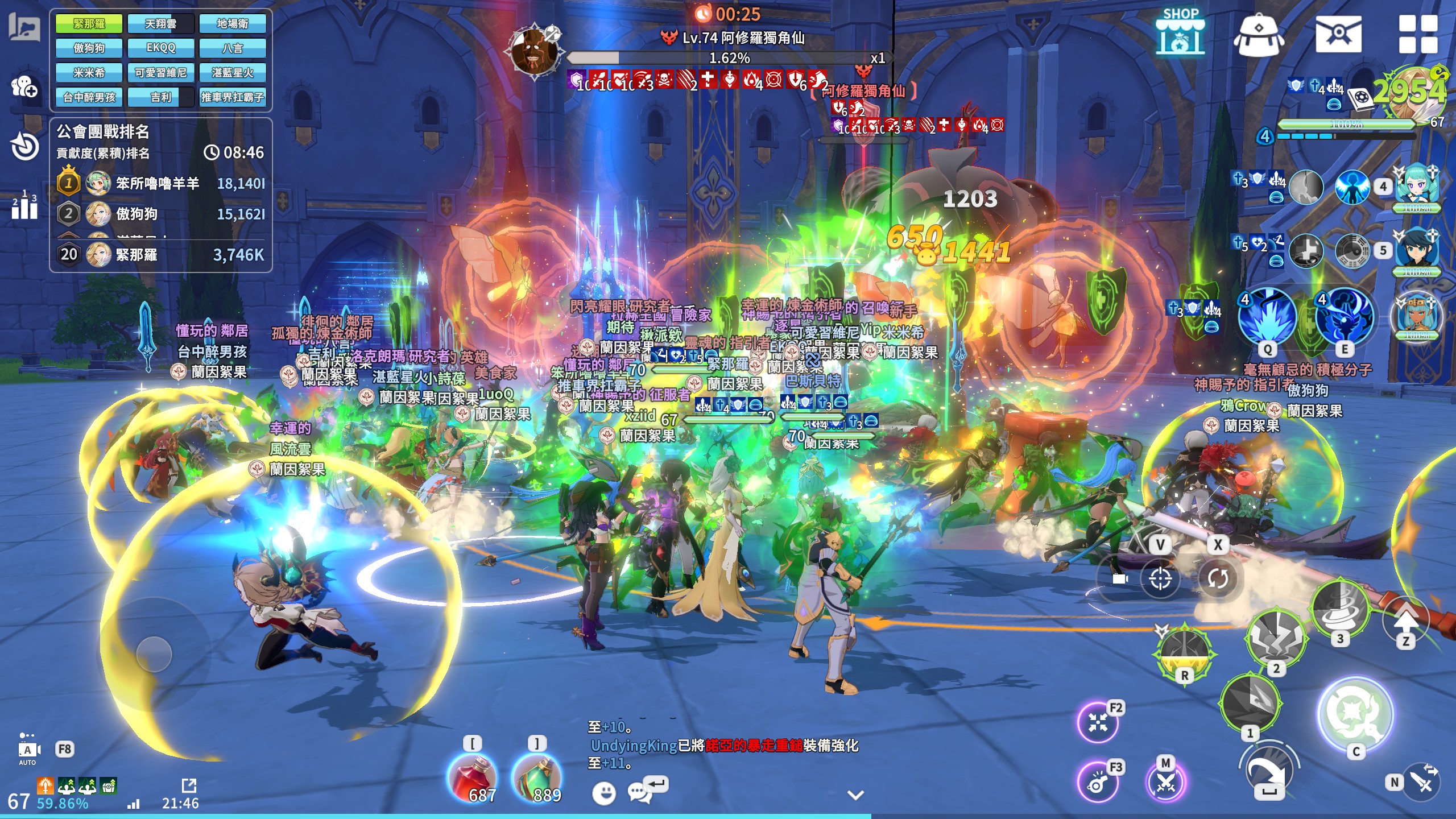Open the backpack inventory

1259,35
